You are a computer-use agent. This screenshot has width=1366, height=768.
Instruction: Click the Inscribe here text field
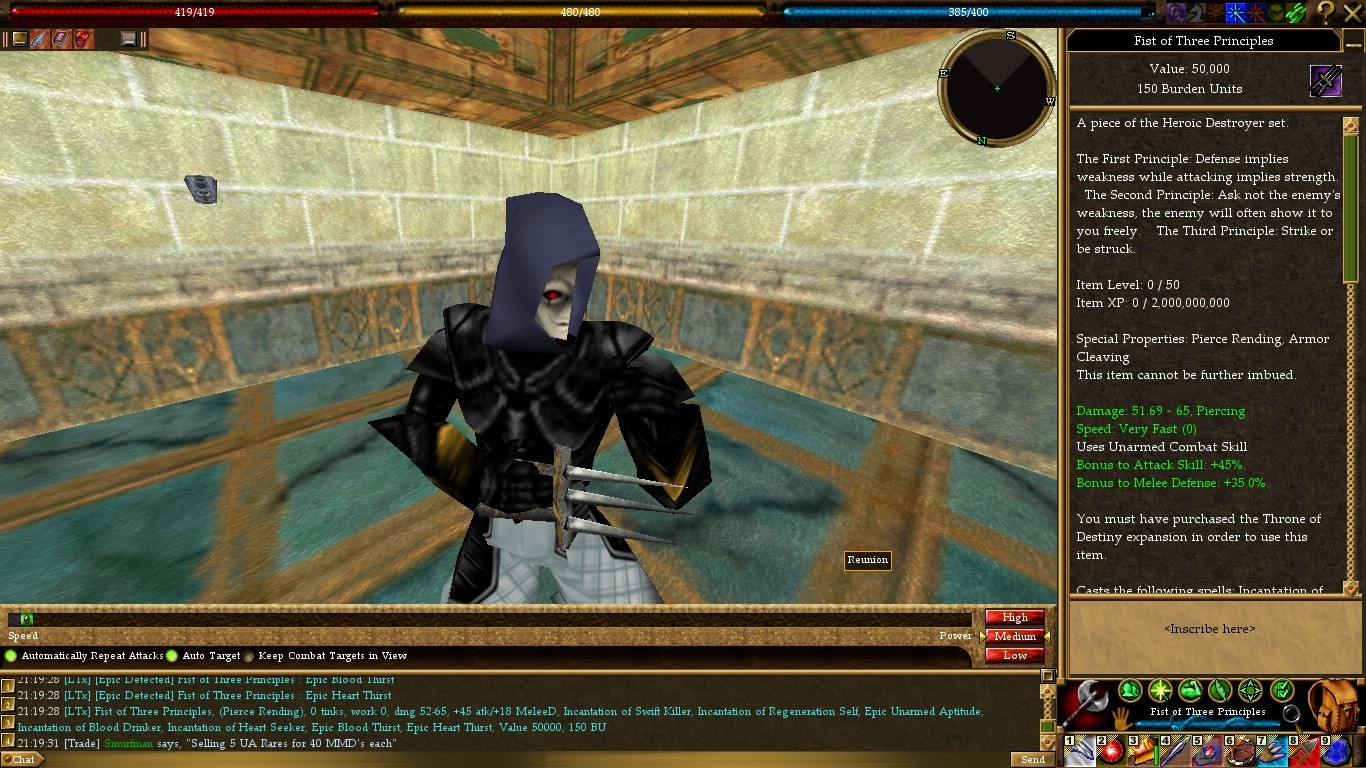(1209, 629)
